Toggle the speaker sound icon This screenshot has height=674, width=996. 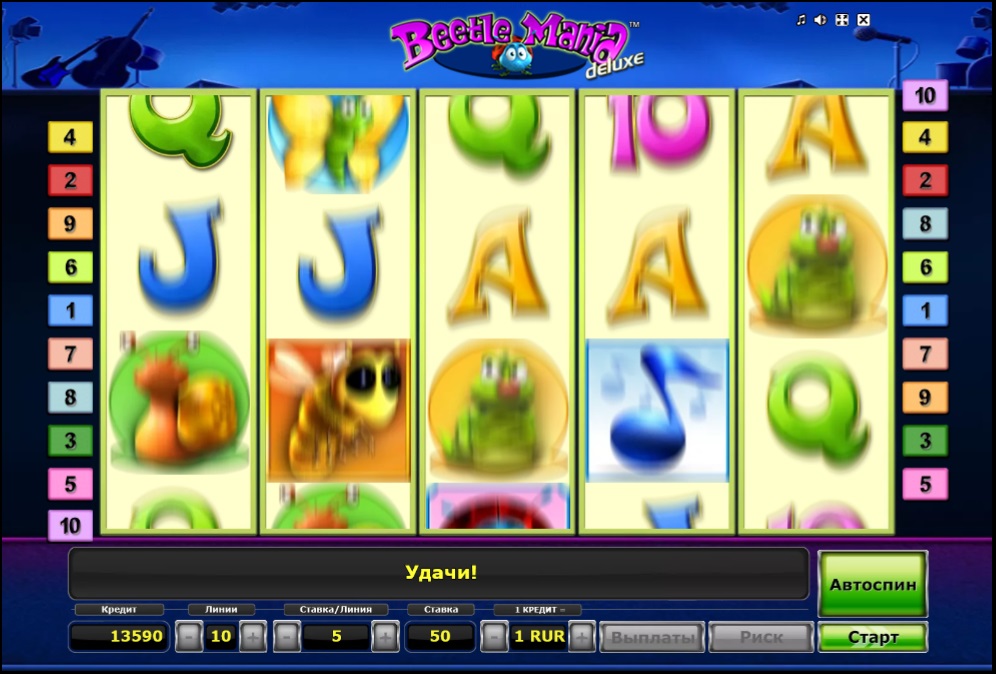point(820,20)
